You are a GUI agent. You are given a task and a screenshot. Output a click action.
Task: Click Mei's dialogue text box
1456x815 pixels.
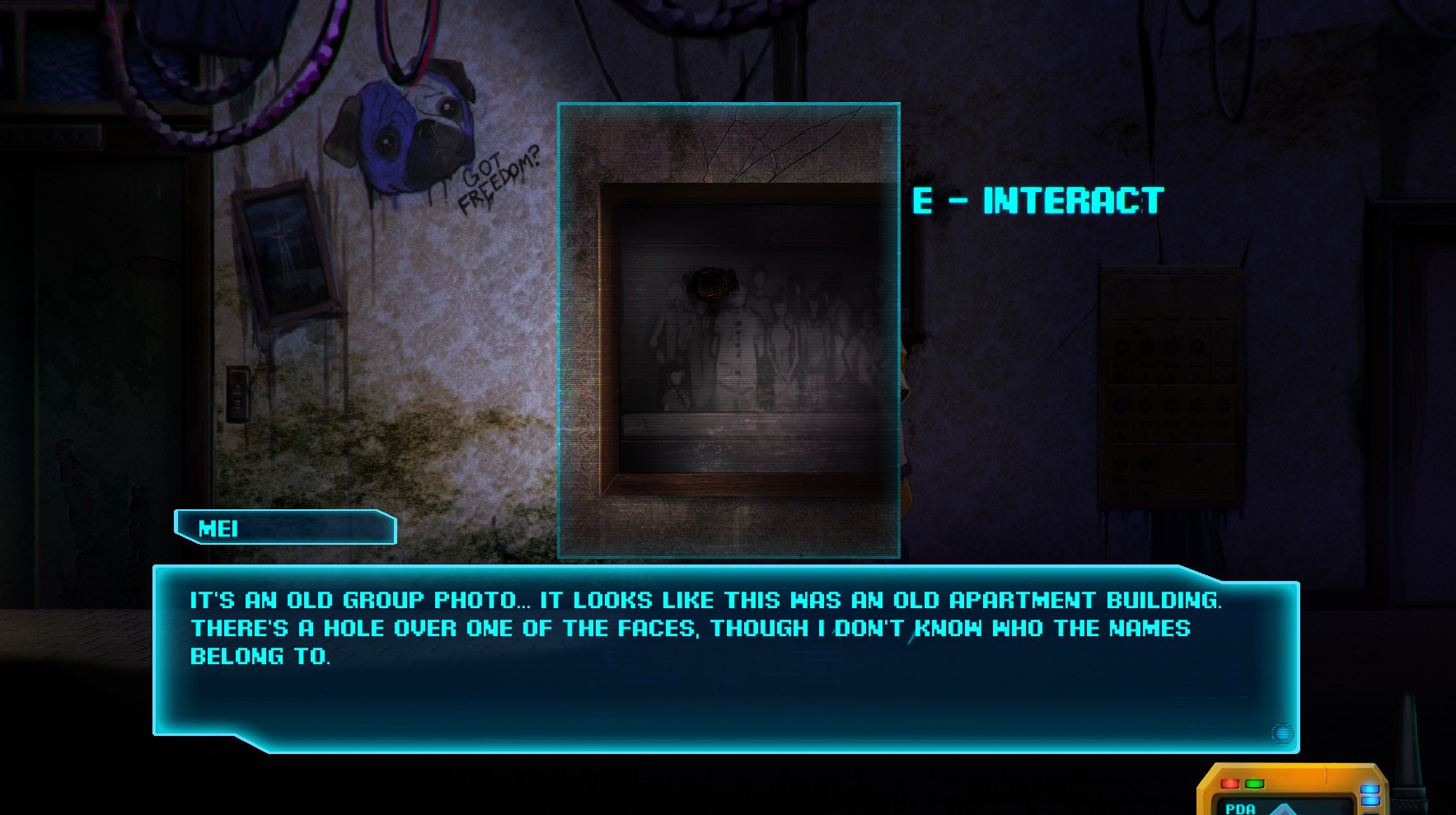coord(725,658)
